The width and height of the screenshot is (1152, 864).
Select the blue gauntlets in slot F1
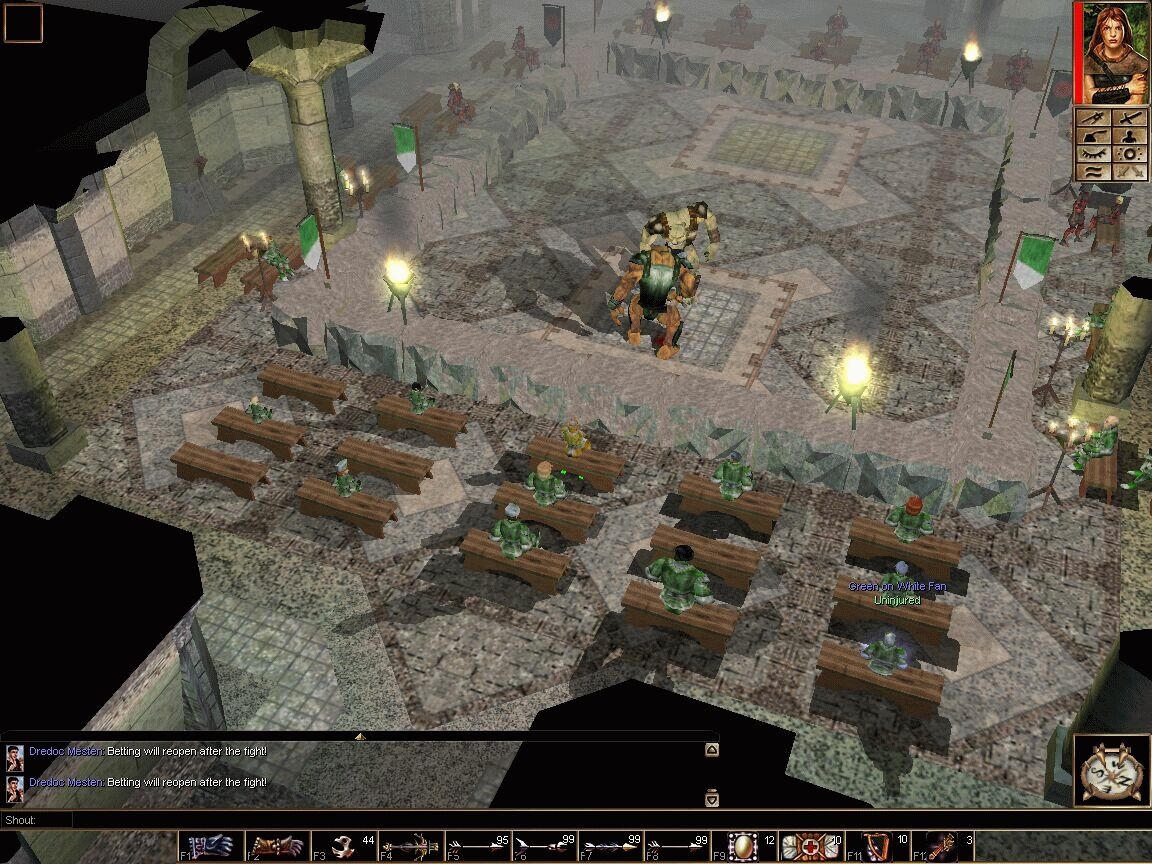211,847
